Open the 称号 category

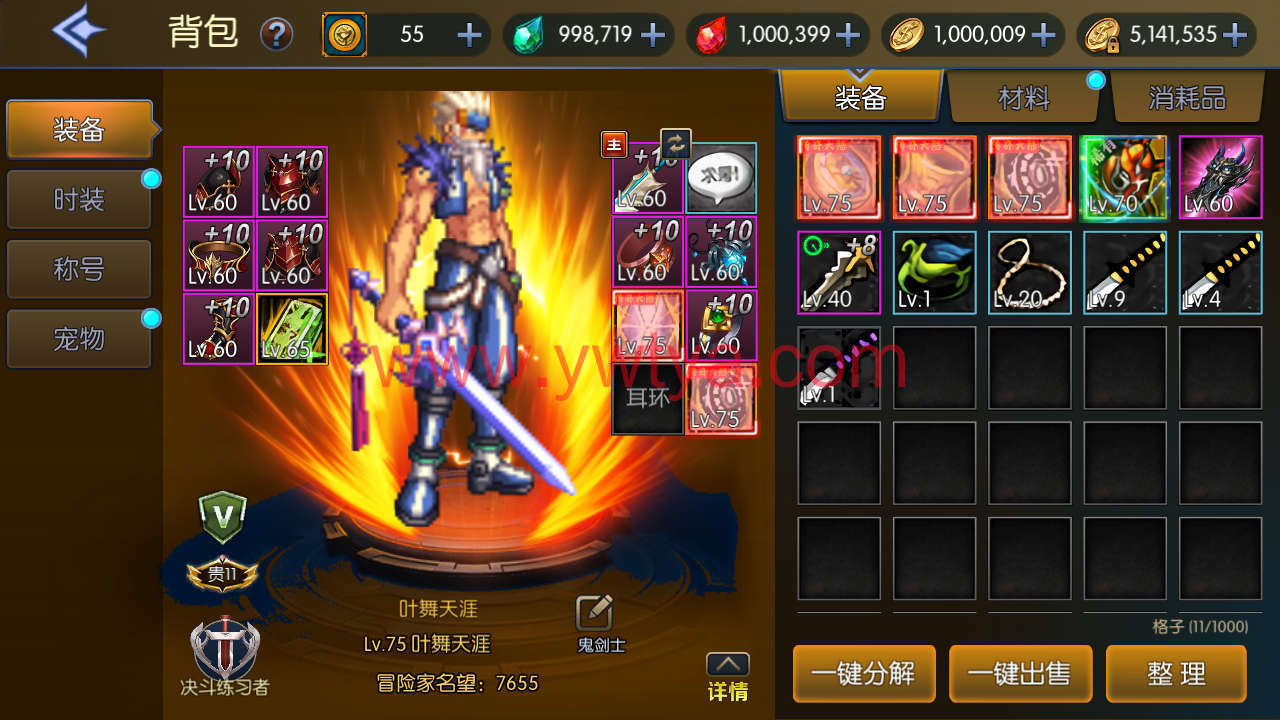[79, 269]
